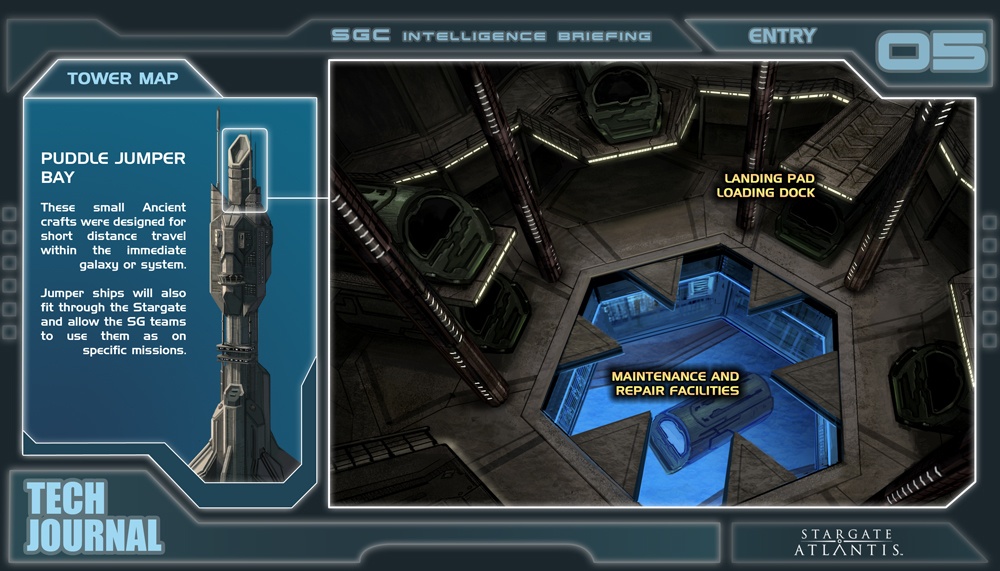Select the Maintenance and Repair Facilities label
1000x571 pixels.
coord(676,383)
